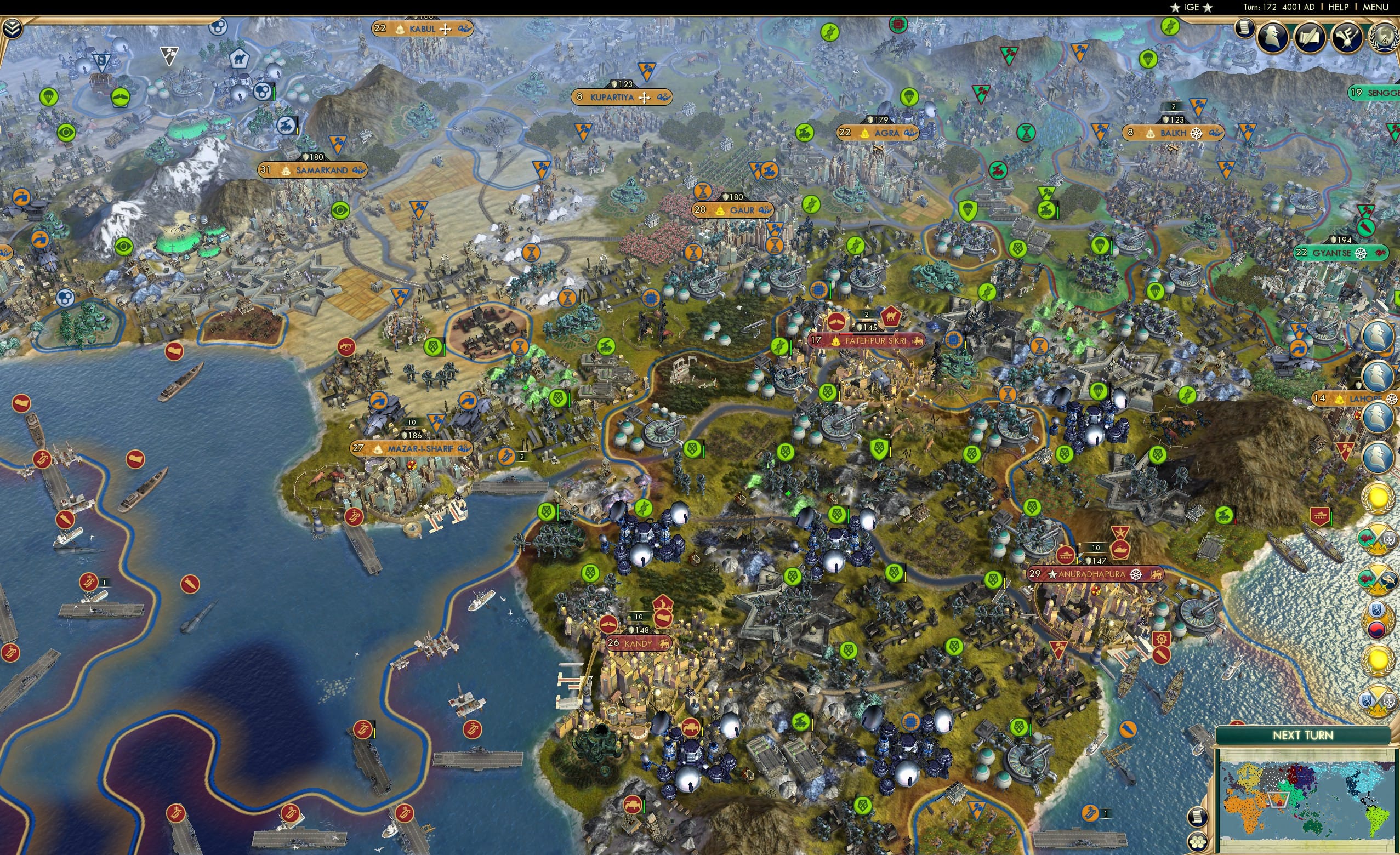The height and width of the screenshot is (855, 1400).
Task: Click a spy leader notification on right edge
Action: coord(1378,337)
